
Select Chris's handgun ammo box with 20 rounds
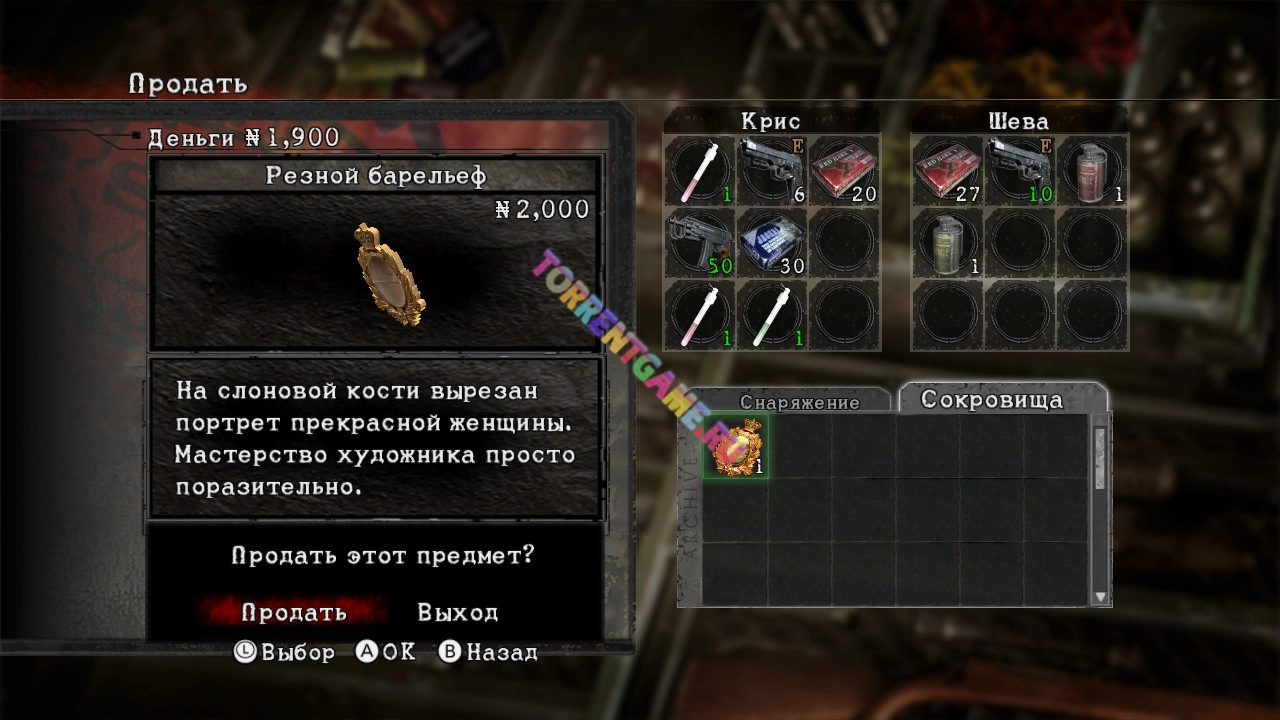click(x=845, y=170)
